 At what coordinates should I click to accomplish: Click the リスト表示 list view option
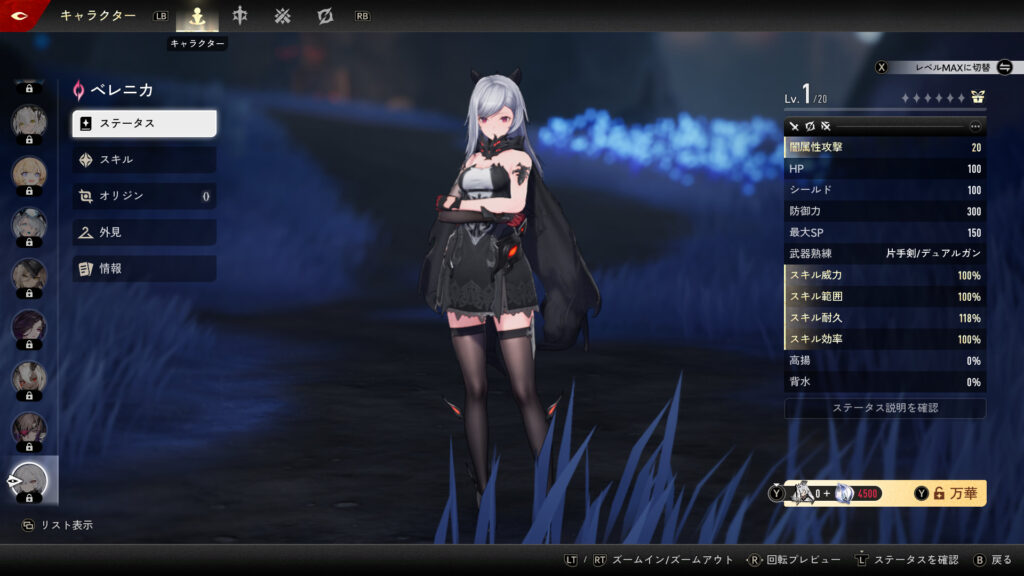pos(58,525)
